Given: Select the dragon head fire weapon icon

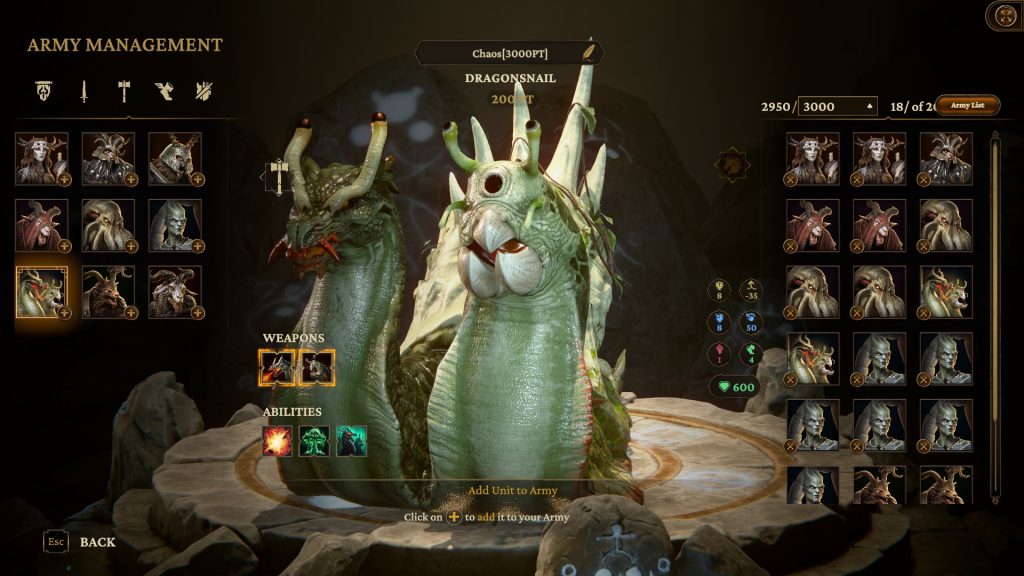Looking at the screenshot, I should (x=277, y=368).
